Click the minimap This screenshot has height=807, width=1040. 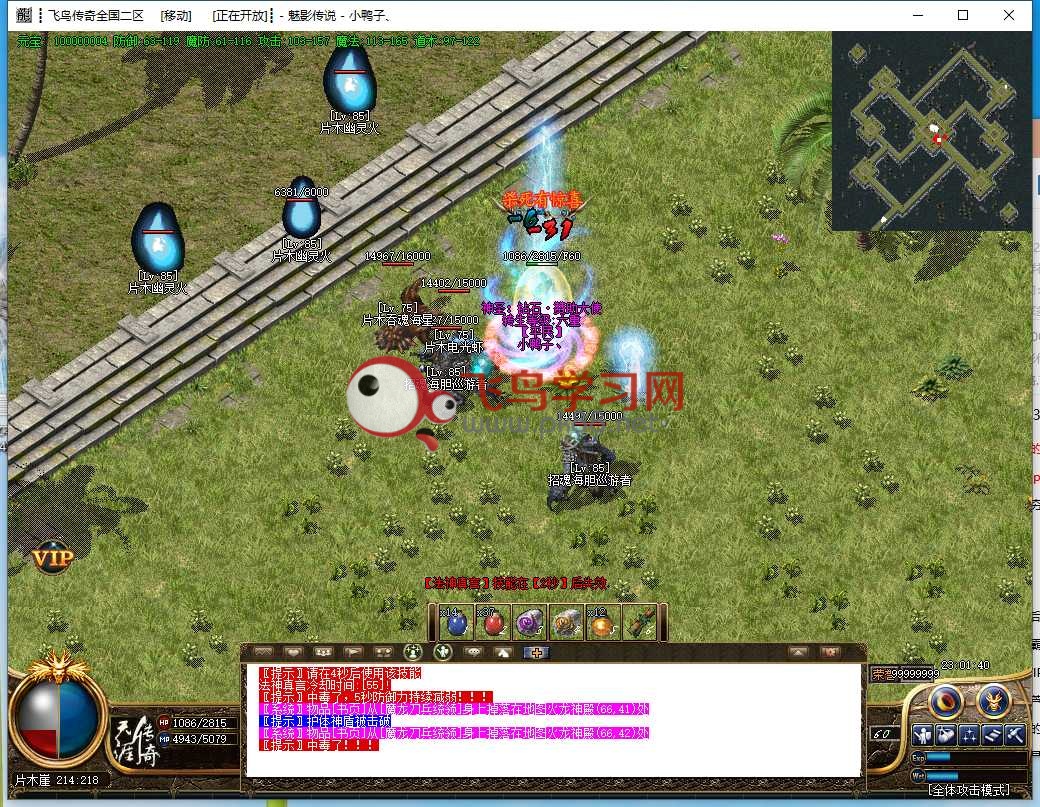(x=930, y=131)
